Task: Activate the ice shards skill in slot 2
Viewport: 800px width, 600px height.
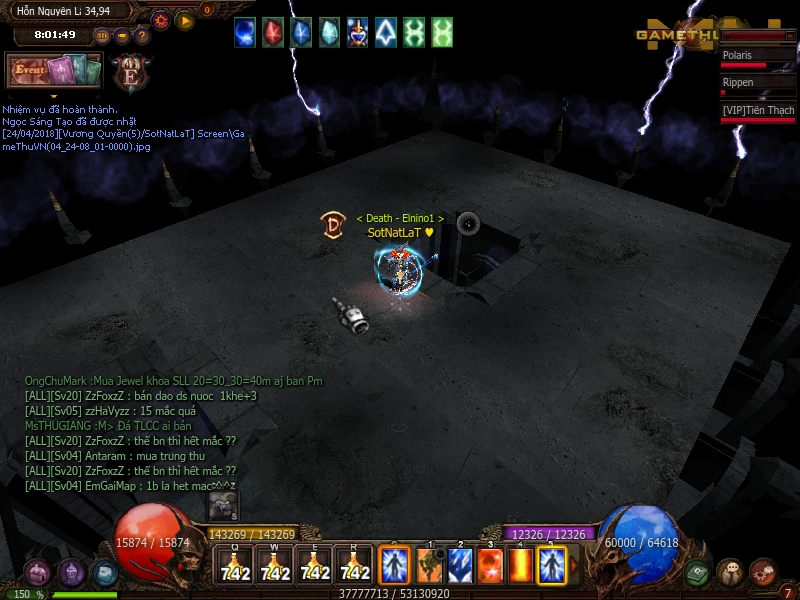Action: point(460,566)
